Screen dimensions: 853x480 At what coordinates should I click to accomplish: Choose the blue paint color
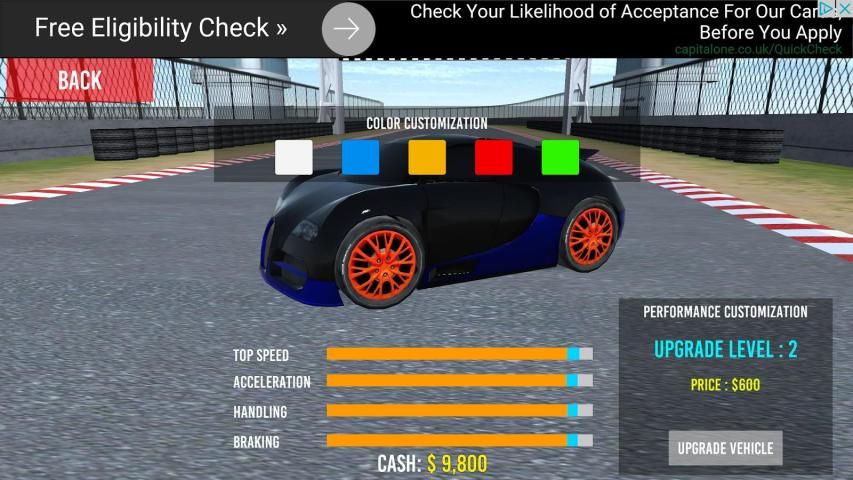(360, 158)
